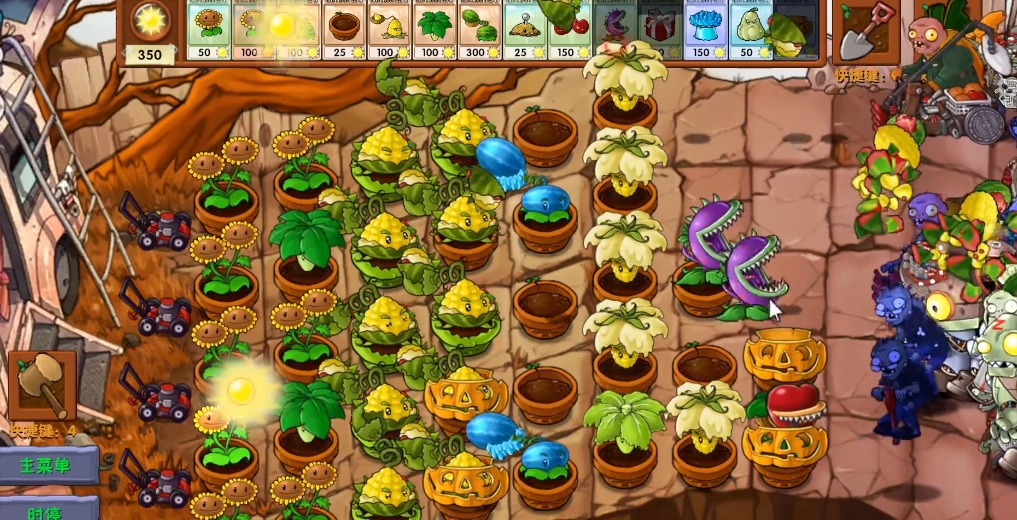This screenshot has width=1017, height=520.
Task: Open the 主菜单 main menu
Action: pos(48,466)
